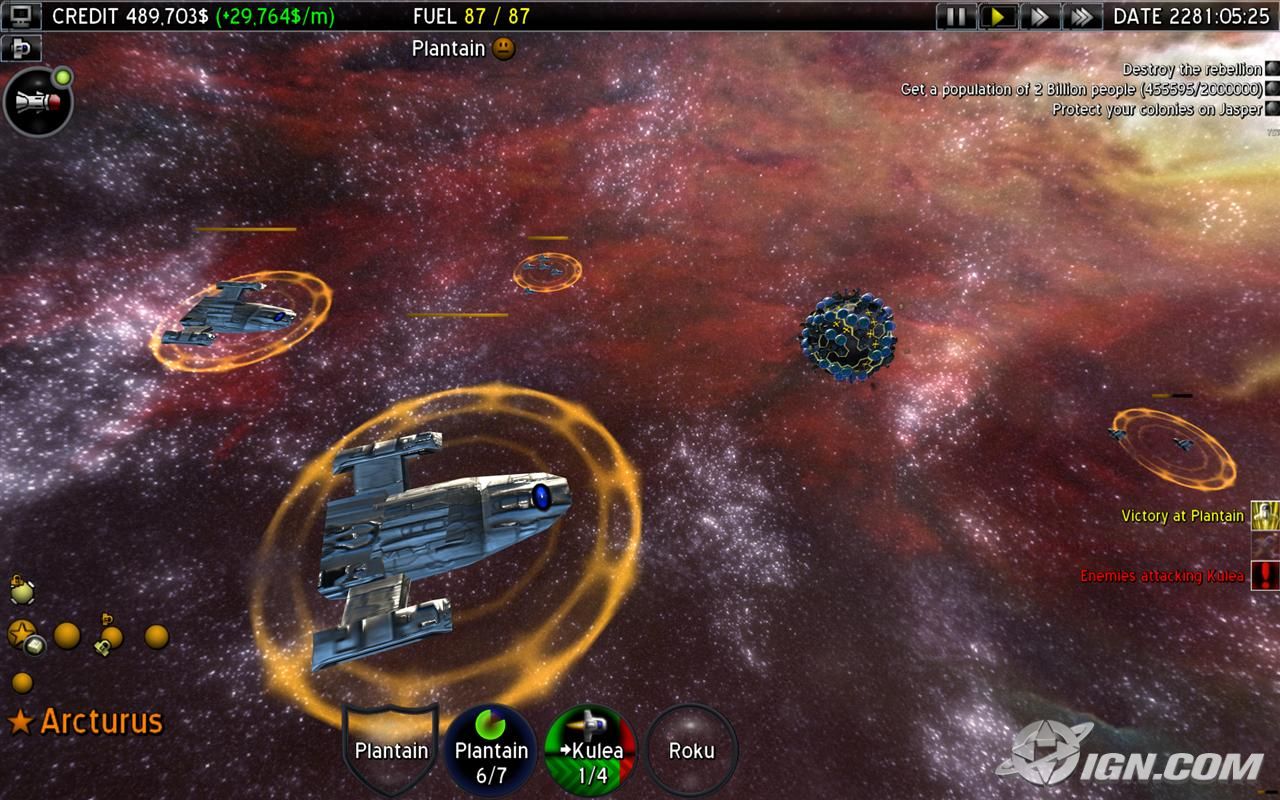This screenshot has height=800, width=1280.
Task: Click the Protect your colonies on Jasper objective
Action: pos(1157,109)
